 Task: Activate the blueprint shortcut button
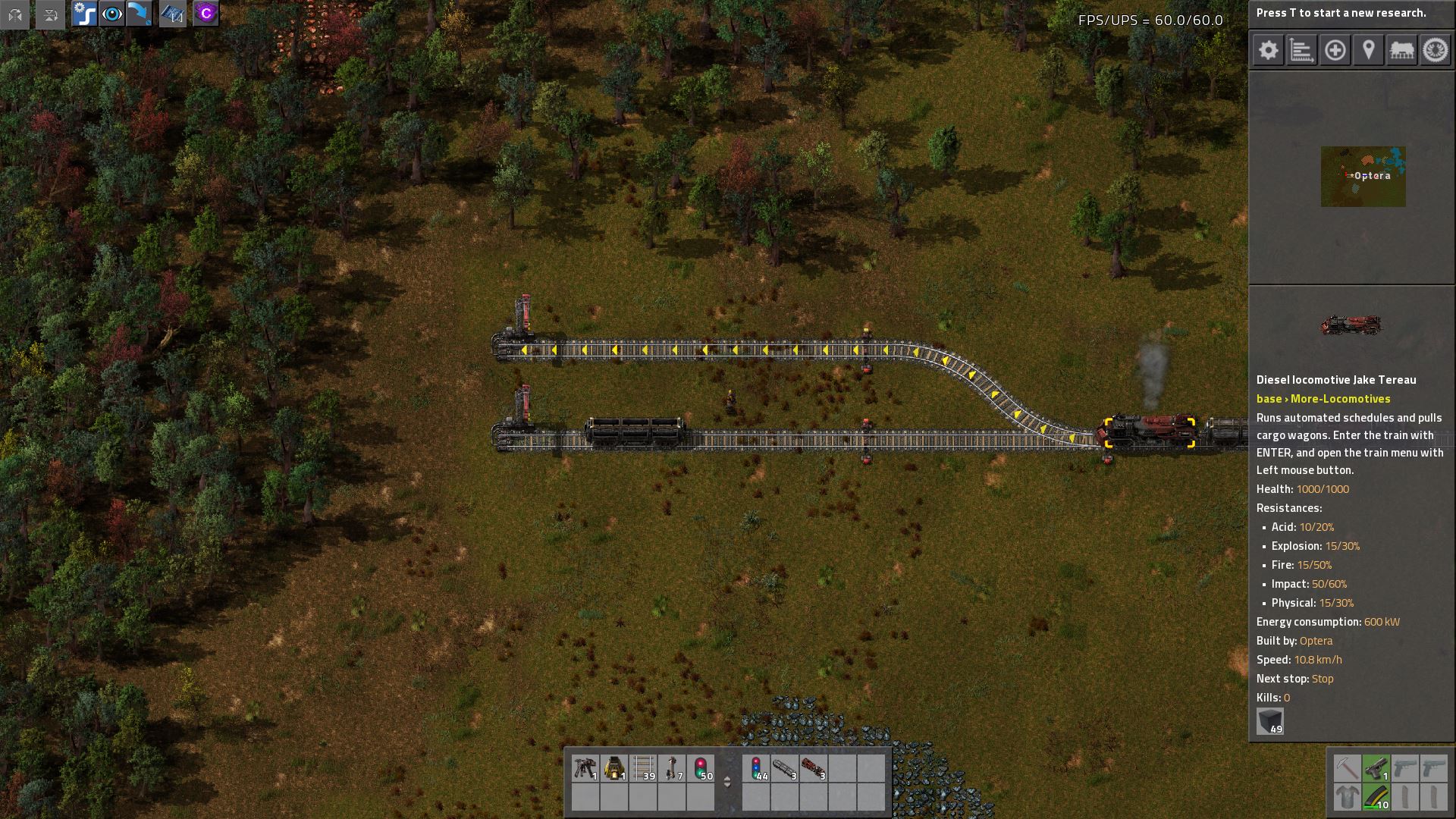point(173,14)
